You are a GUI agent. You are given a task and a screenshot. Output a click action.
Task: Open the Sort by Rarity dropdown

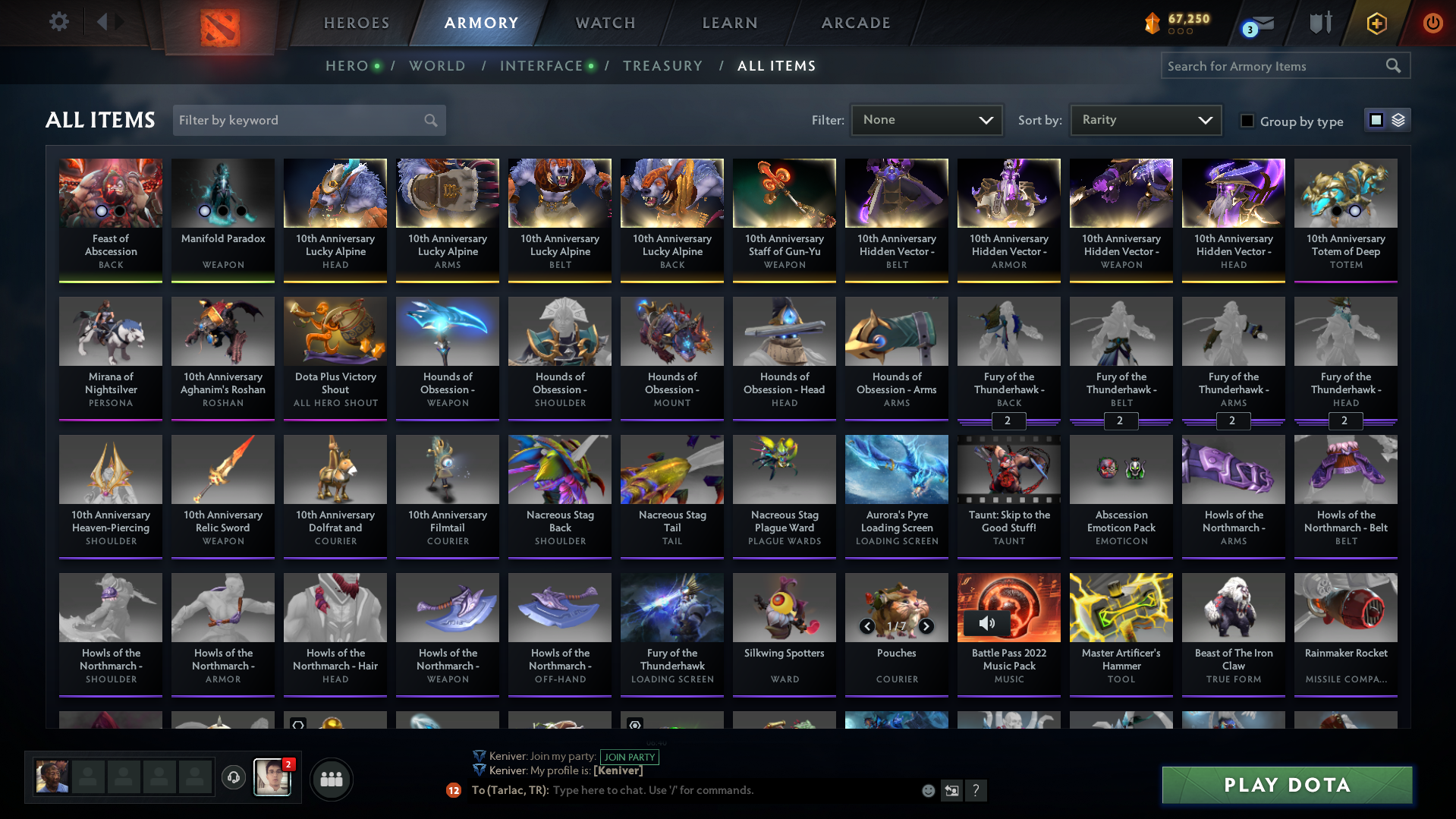[1145, 120]
